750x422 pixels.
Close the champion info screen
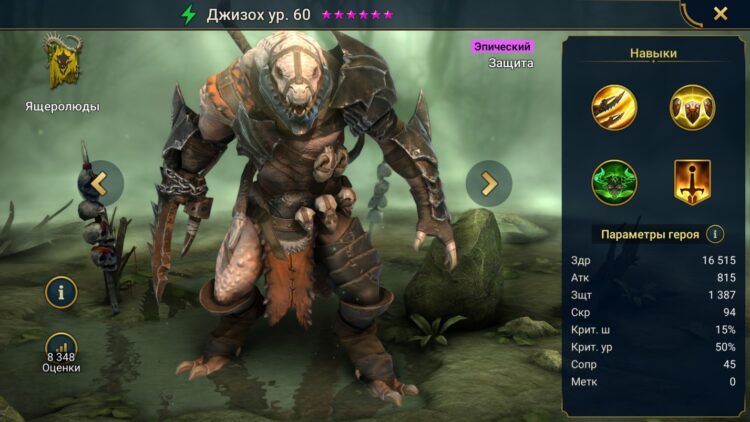pyautogui.click(x=720, y=14)
